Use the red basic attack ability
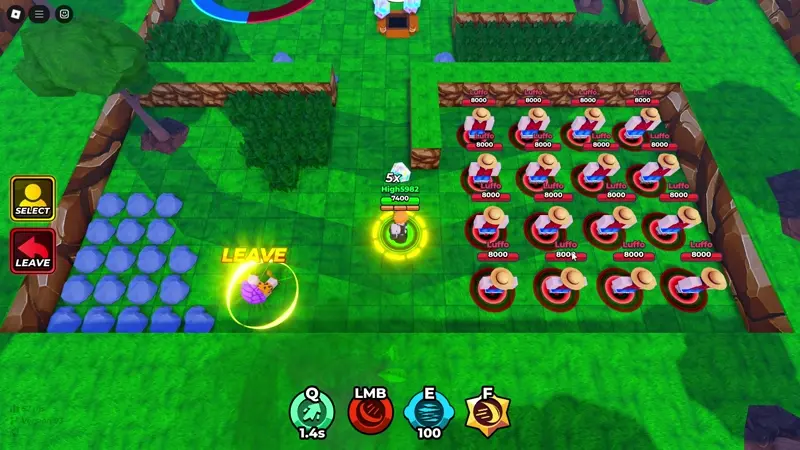800x450 pixels. pos(370,410)
